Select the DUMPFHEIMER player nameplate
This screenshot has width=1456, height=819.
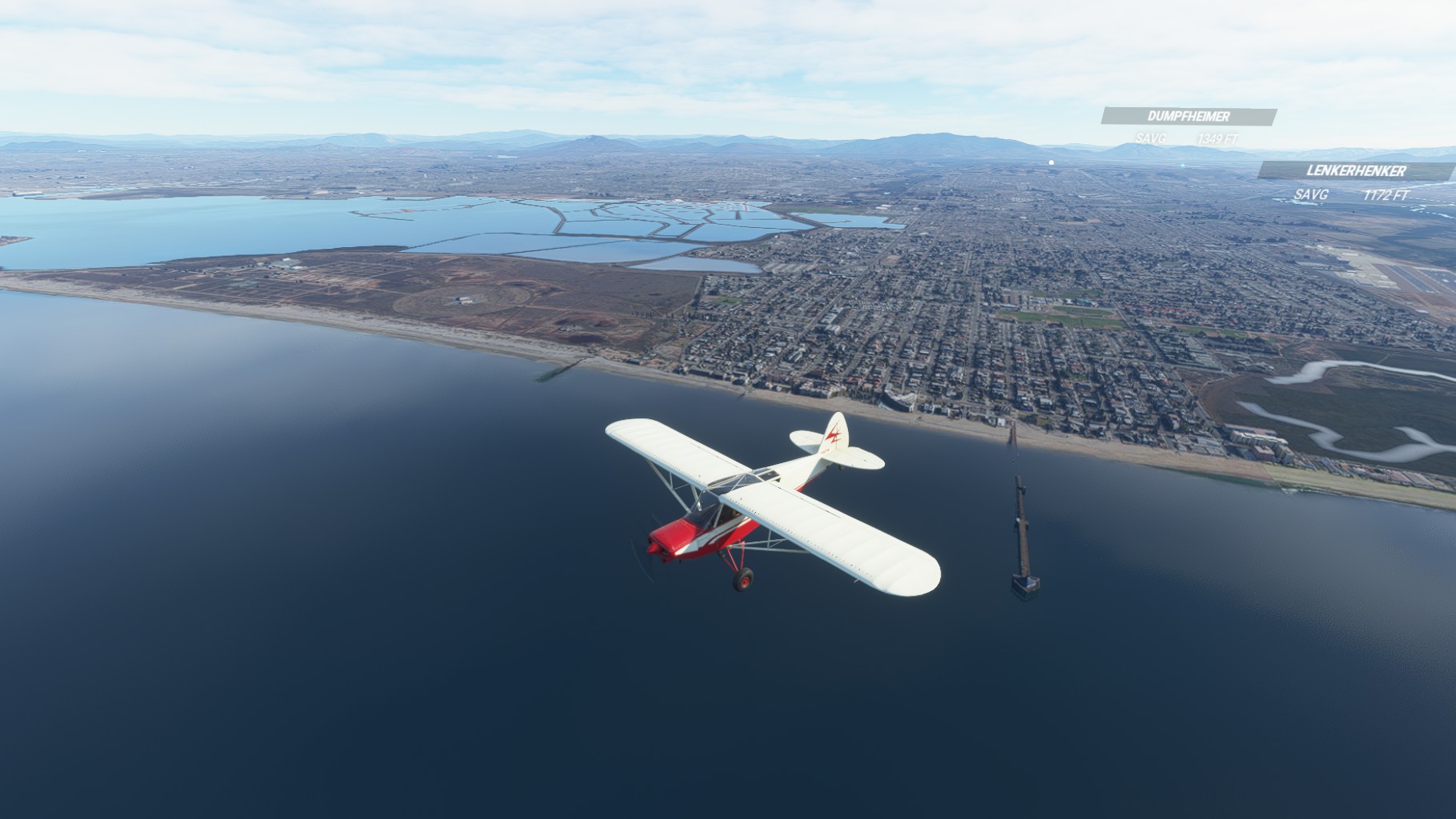1188,117
